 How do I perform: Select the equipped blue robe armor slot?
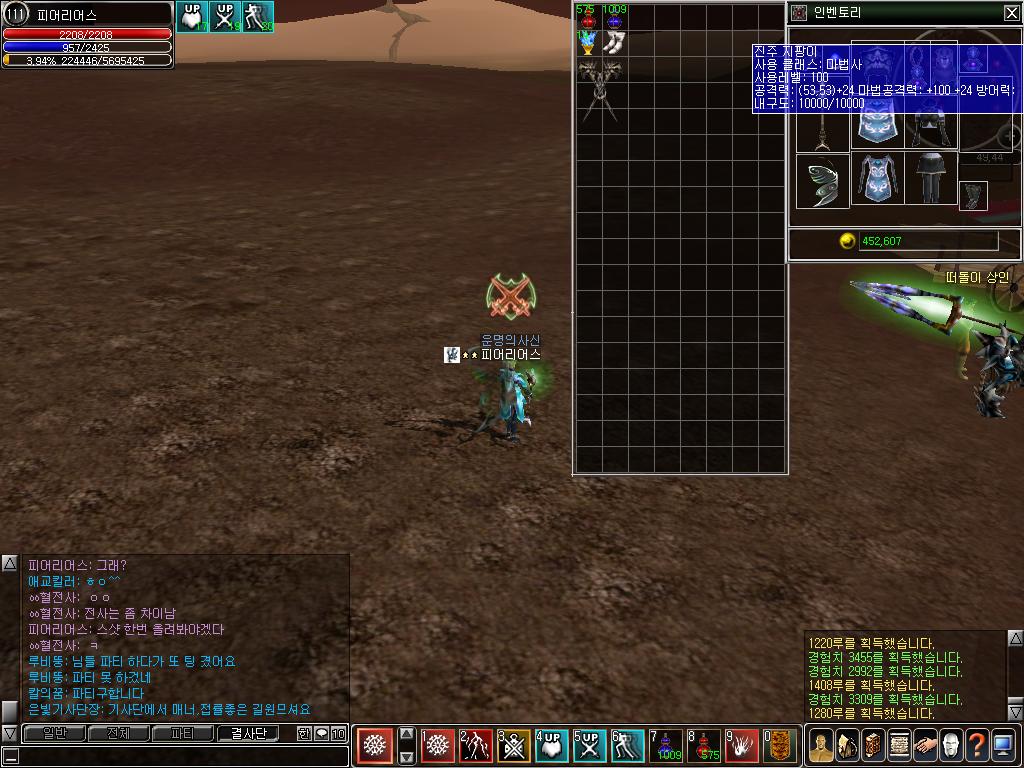[x=877, y=180]
